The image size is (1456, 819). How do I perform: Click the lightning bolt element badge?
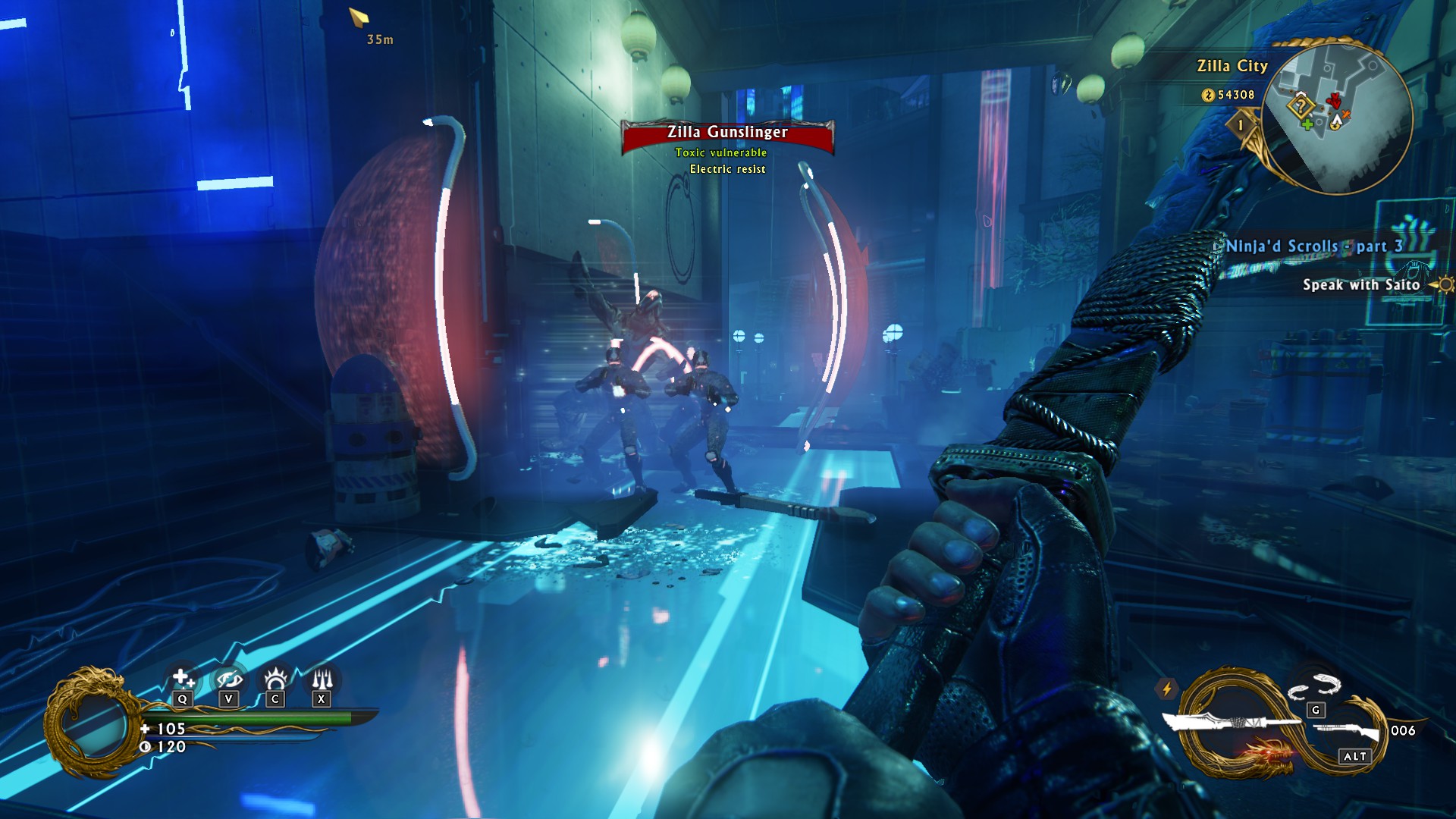(1166, 689)
